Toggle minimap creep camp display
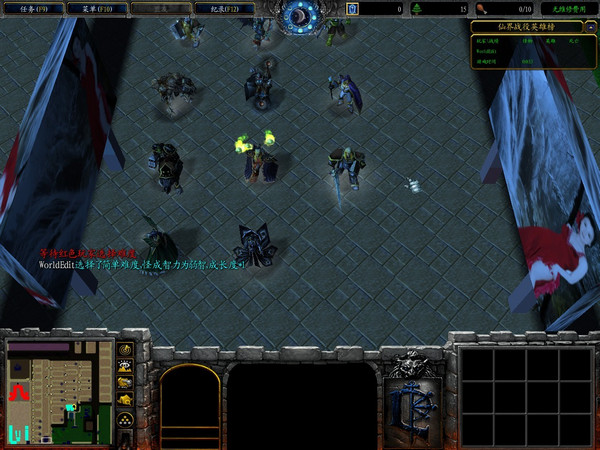 click(x=127, y=401)
